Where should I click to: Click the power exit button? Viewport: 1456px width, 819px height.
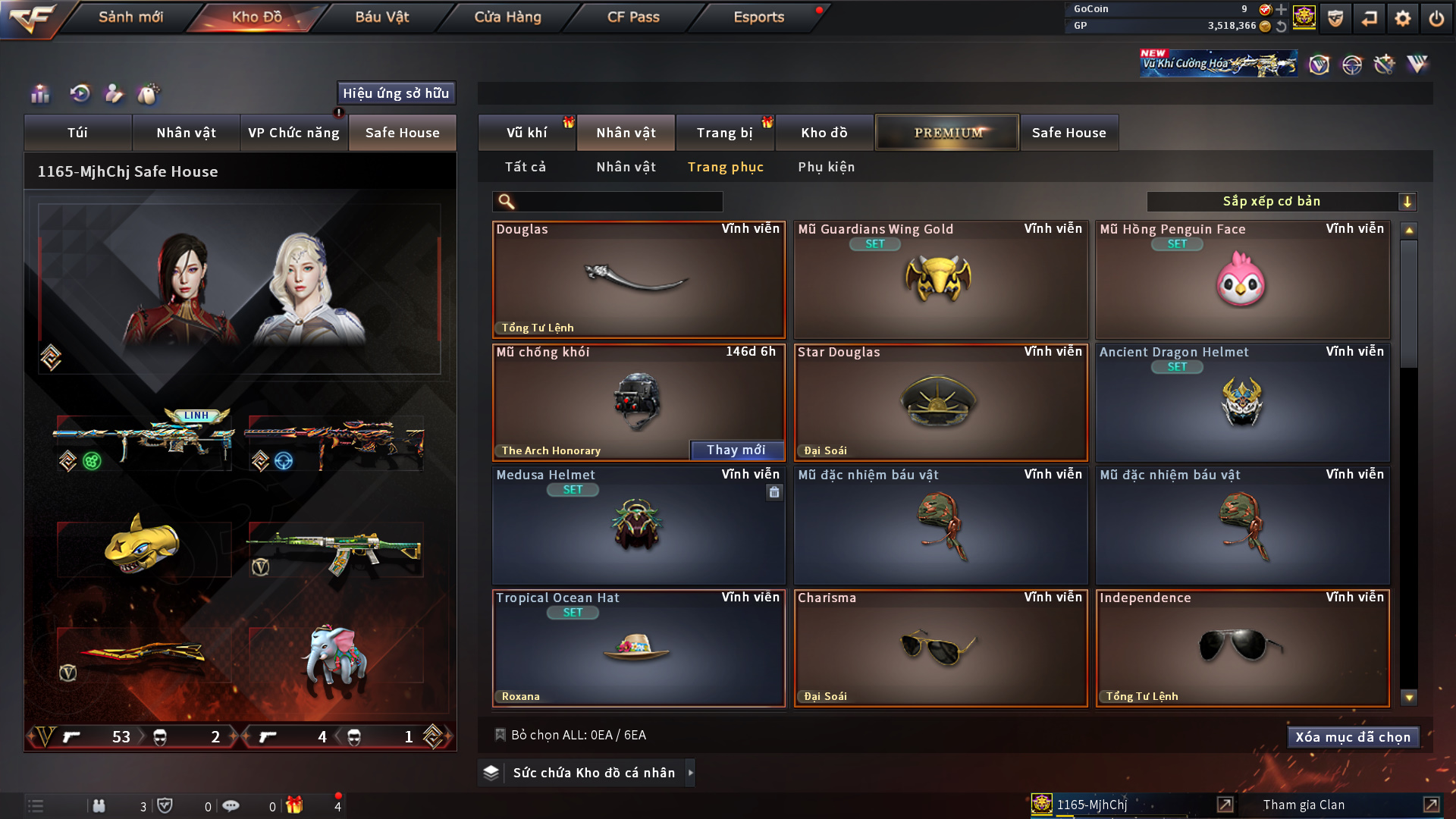tap(1436, 18)
